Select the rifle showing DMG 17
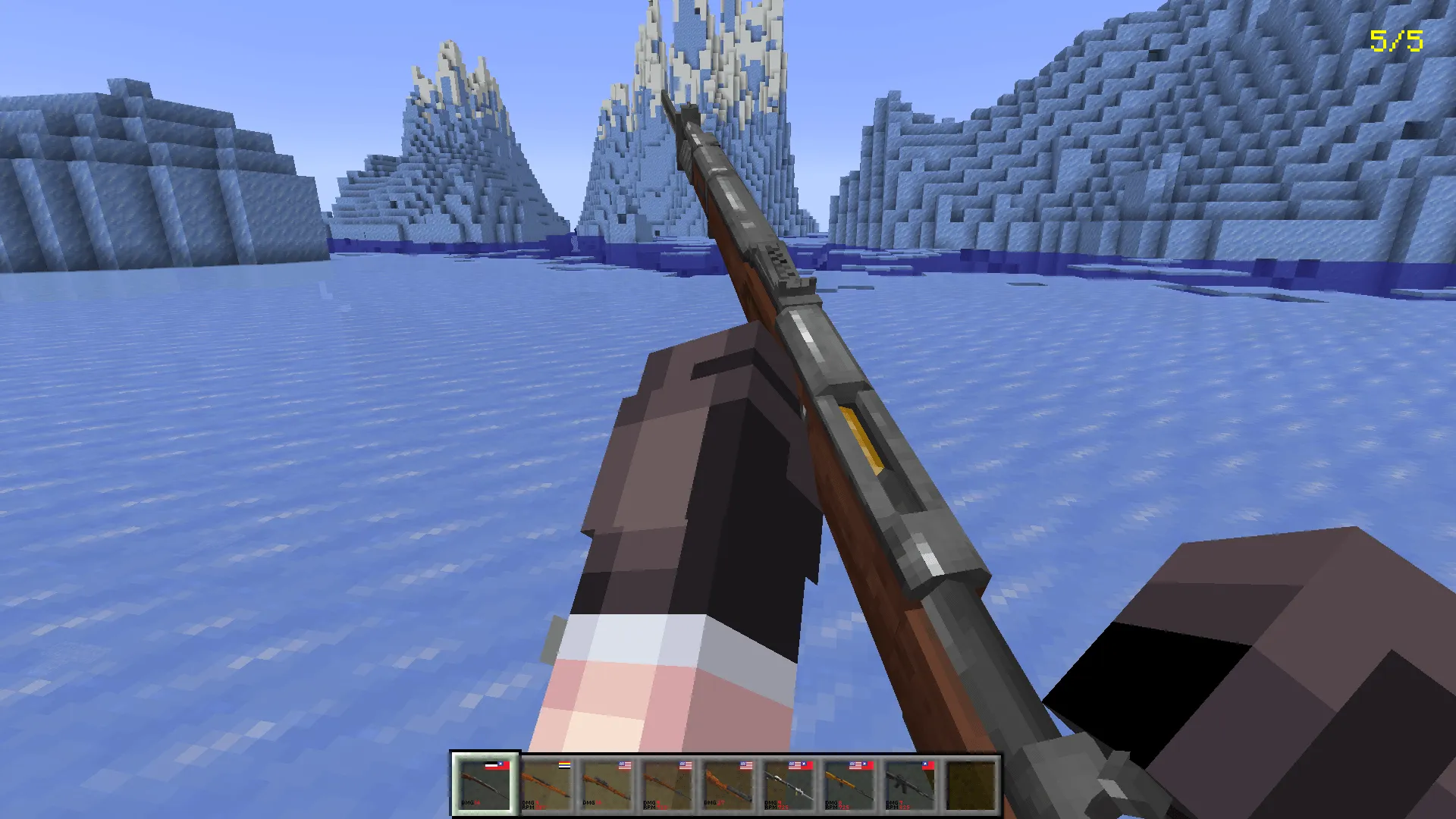The height and width of the screenshot is (819, 1456). [728, 784]
